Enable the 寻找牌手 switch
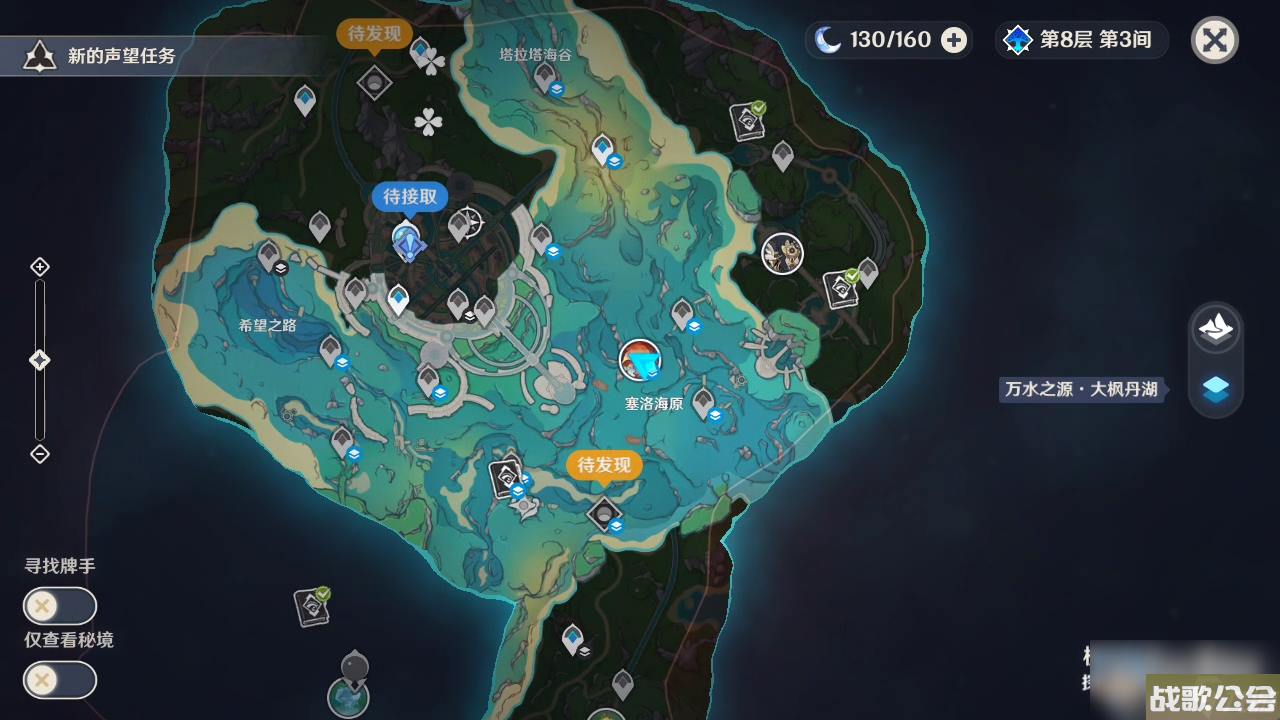 (58, 606)
